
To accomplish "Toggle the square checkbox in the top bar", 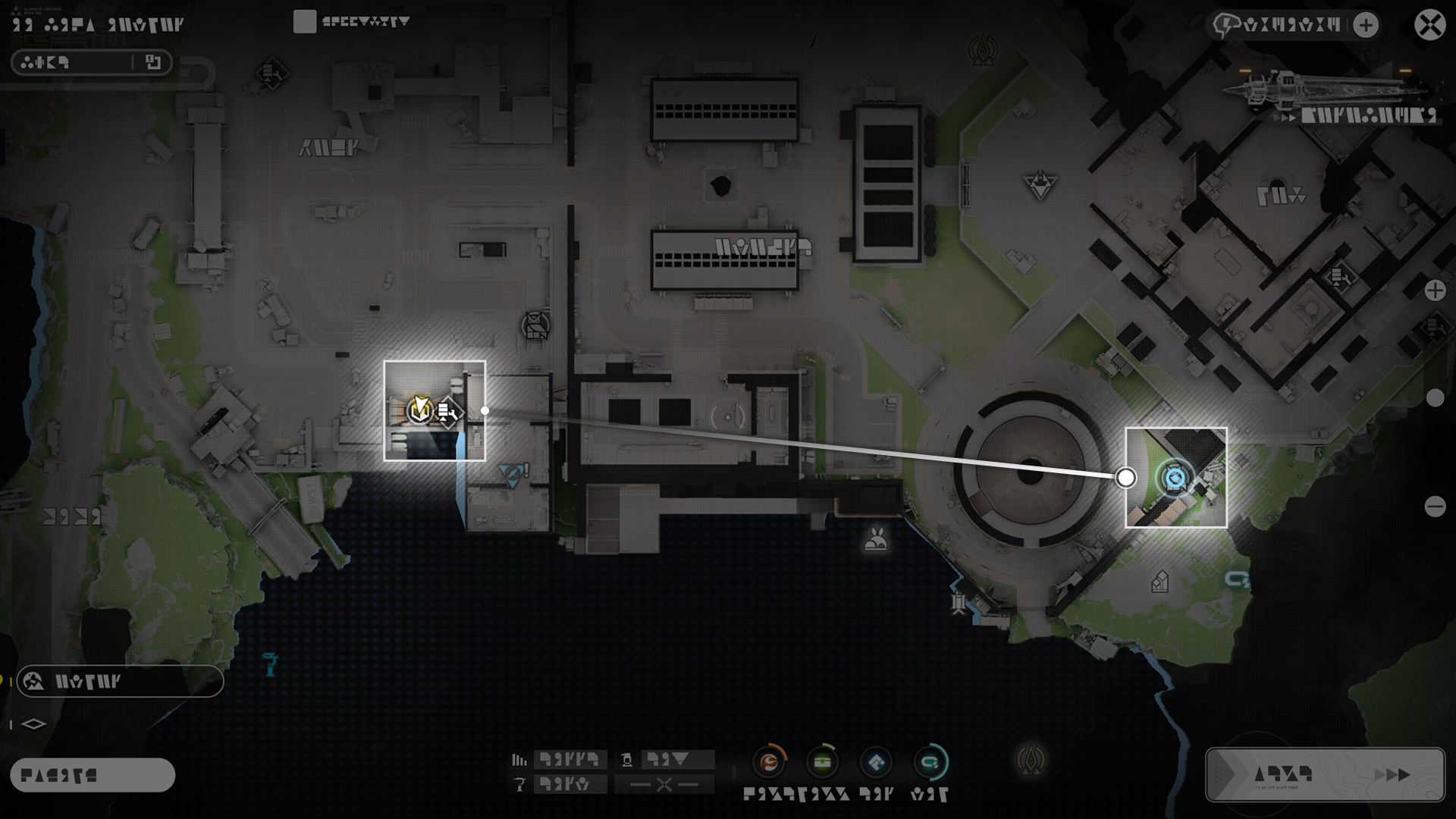I will pyautogui.click(x=304, y=22).
